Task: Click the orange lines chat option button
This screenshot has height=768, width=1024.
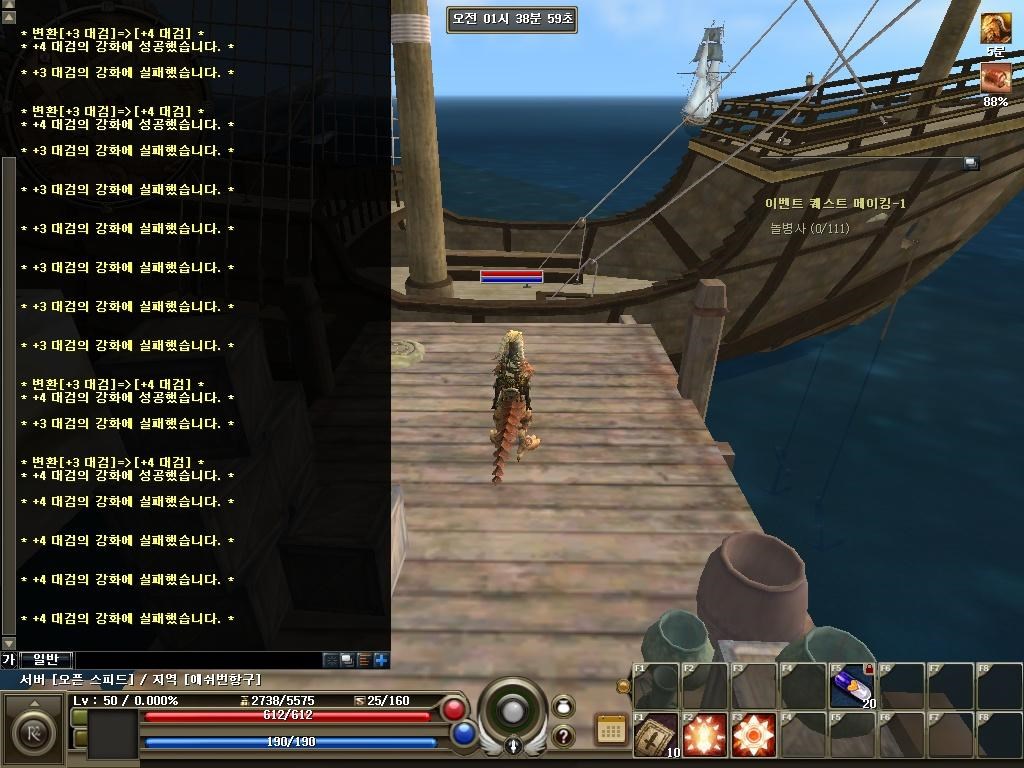Action: click(364, 660)
